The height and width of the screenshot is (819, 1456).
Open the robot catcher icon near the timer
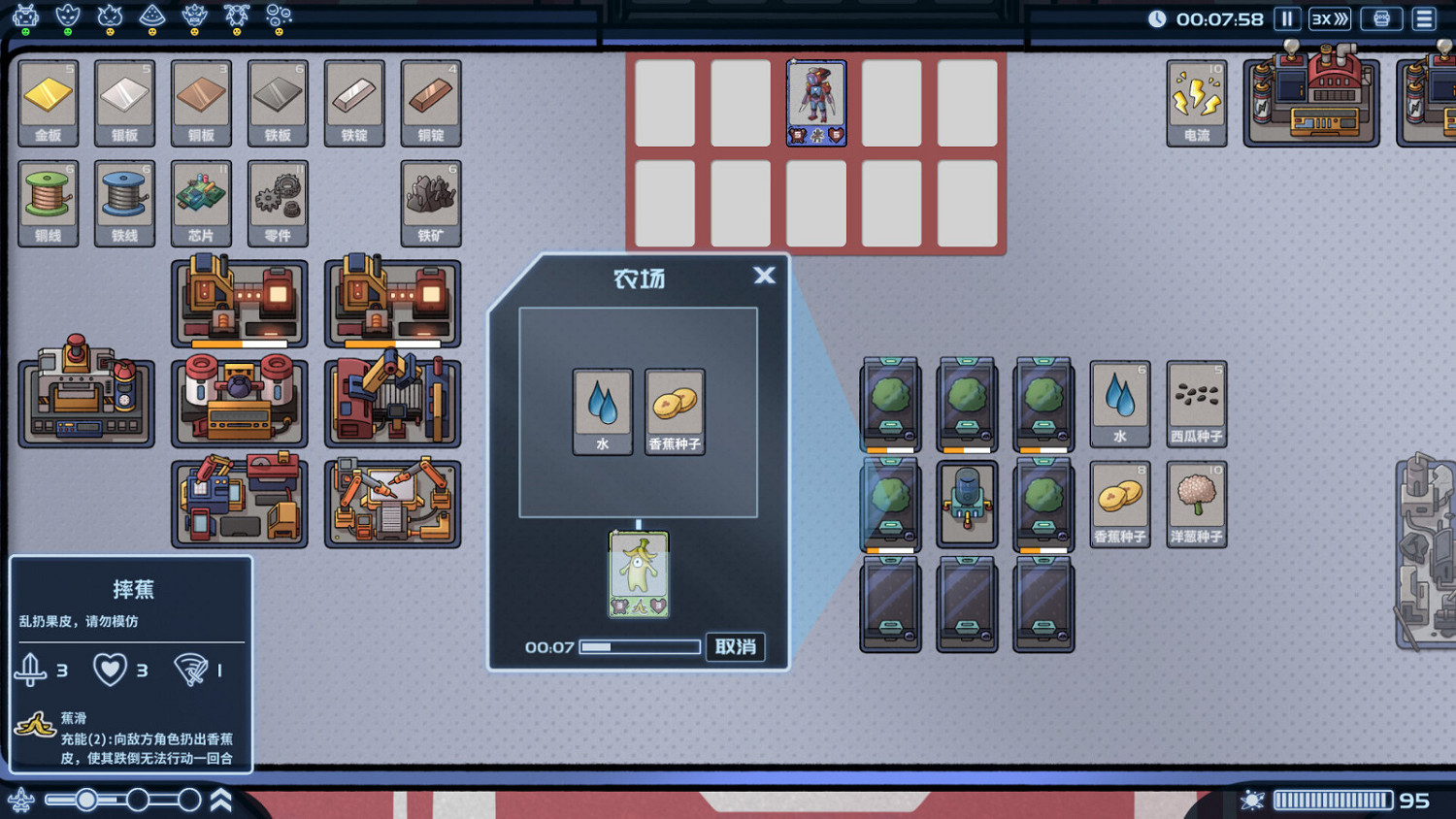click(1379, 18)
